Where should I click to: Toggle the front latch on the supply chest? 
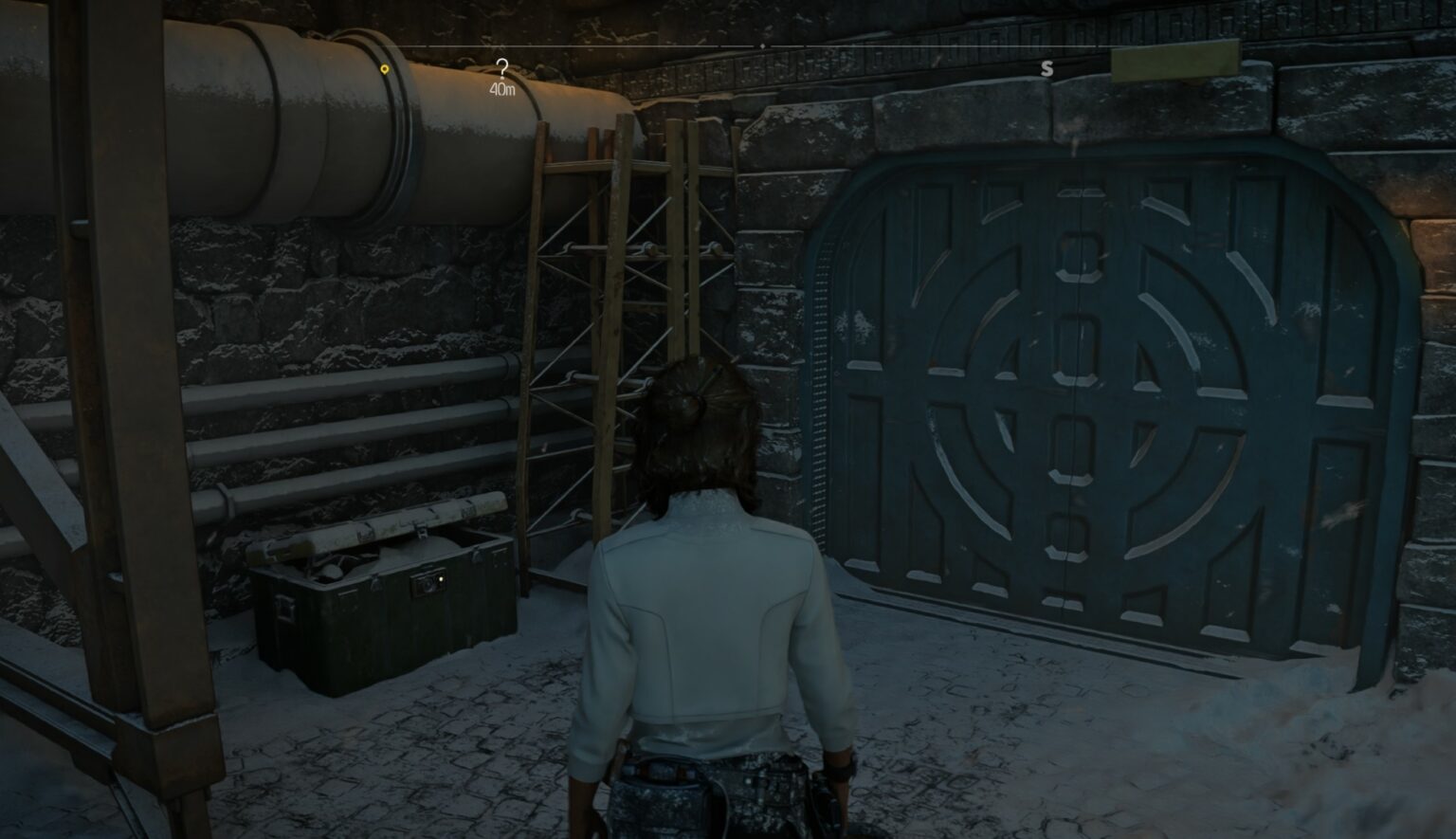(425, 586)
